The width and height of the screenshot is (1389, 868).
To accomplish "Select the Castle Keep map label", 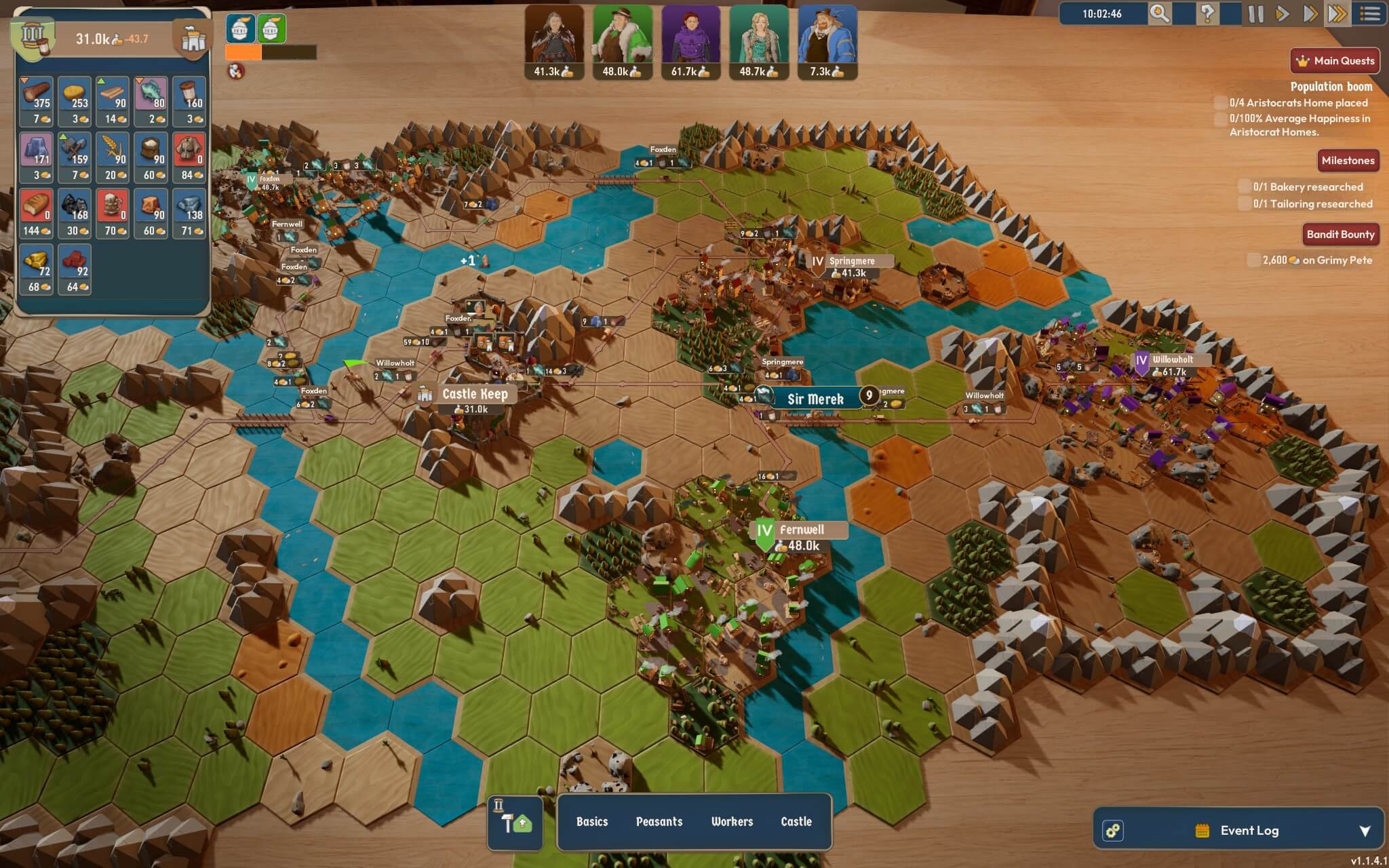I will pyautogui.click(x=474, y=394).
